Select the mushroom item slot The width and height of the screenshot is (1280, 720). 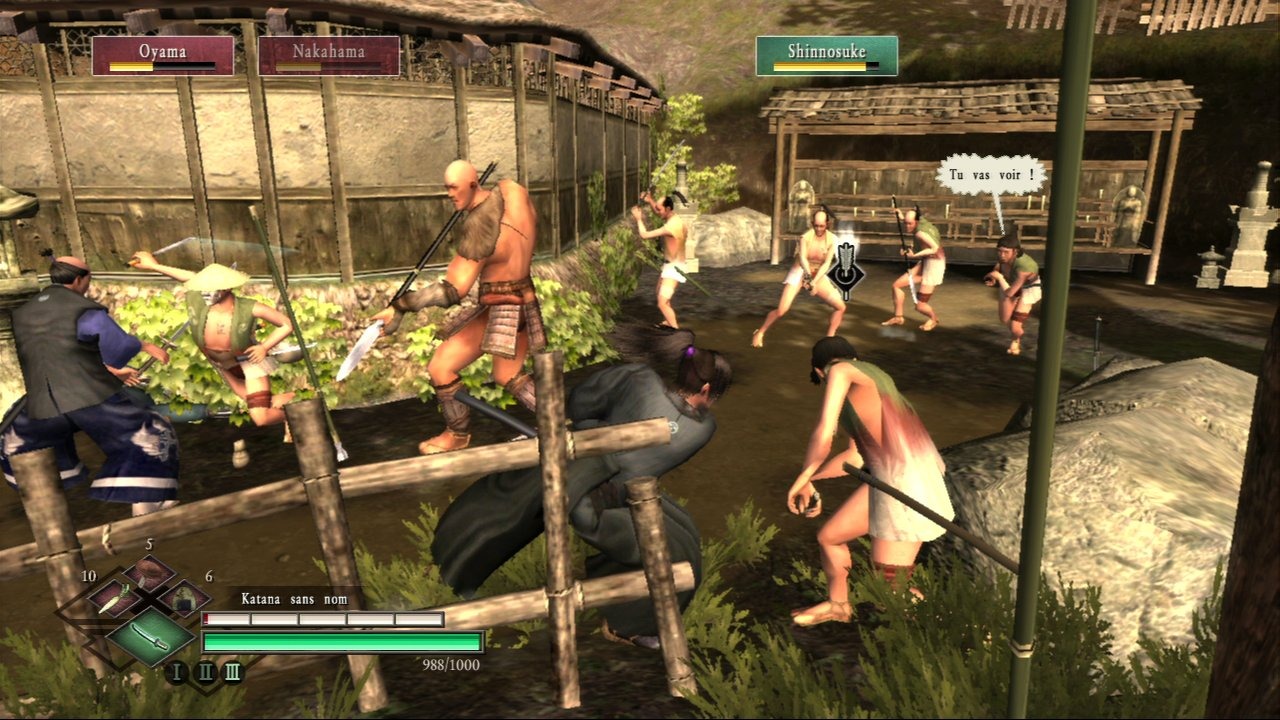pos(150,572)
